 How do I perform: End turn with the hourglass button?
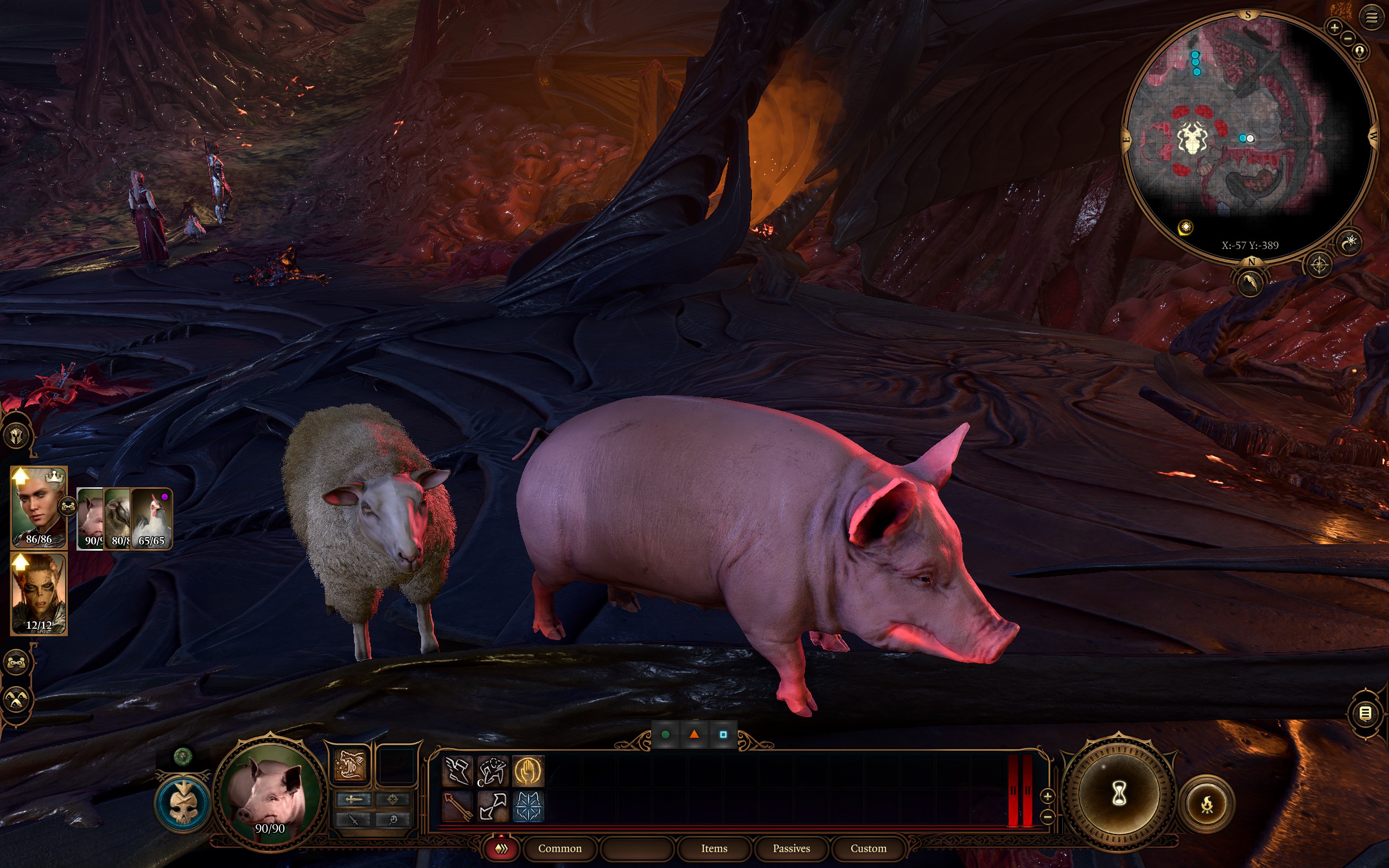(x=1119, y=795)
